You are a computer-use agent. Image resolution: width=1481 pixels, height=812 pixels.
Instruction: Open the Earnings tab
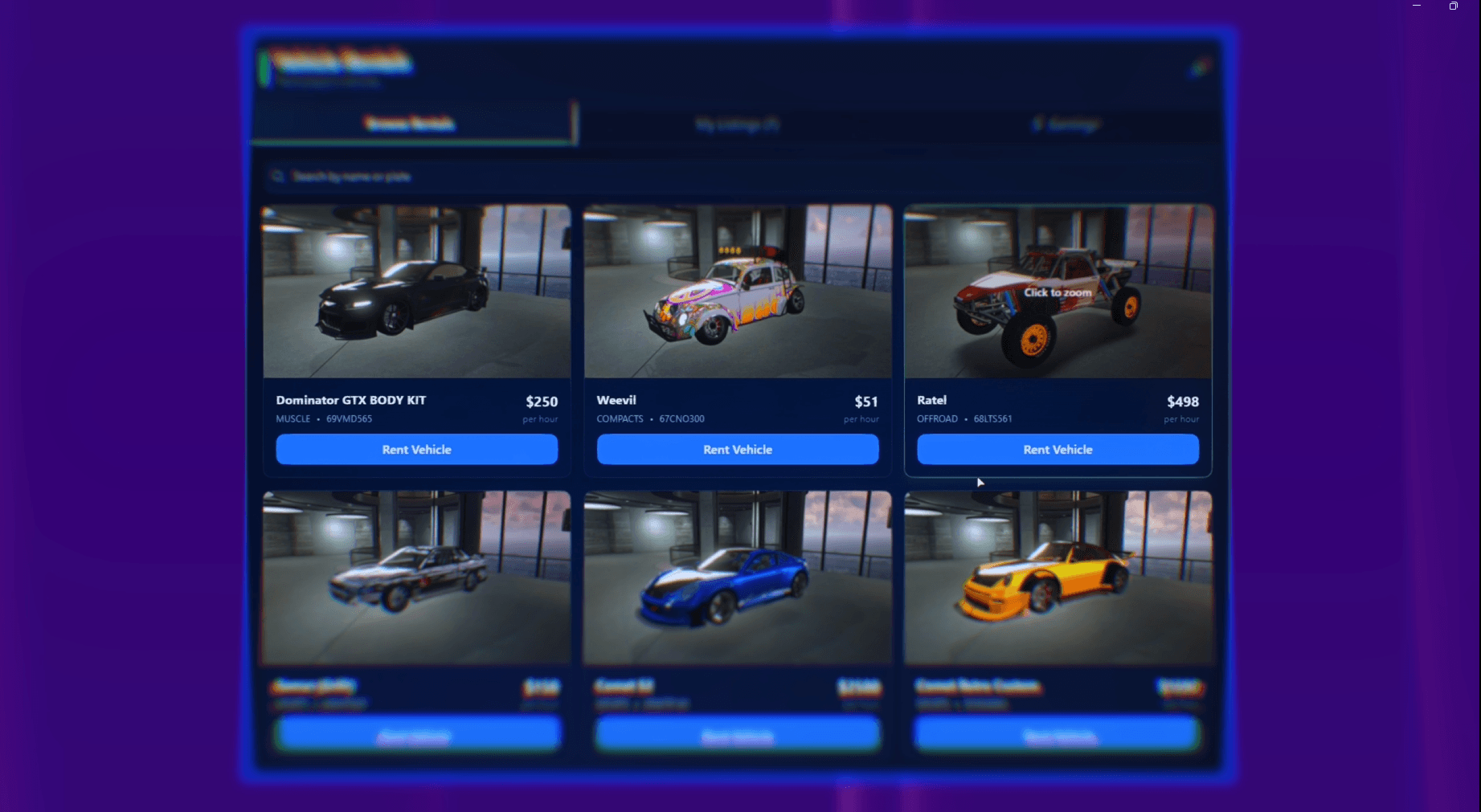[x=1066, y=124]
